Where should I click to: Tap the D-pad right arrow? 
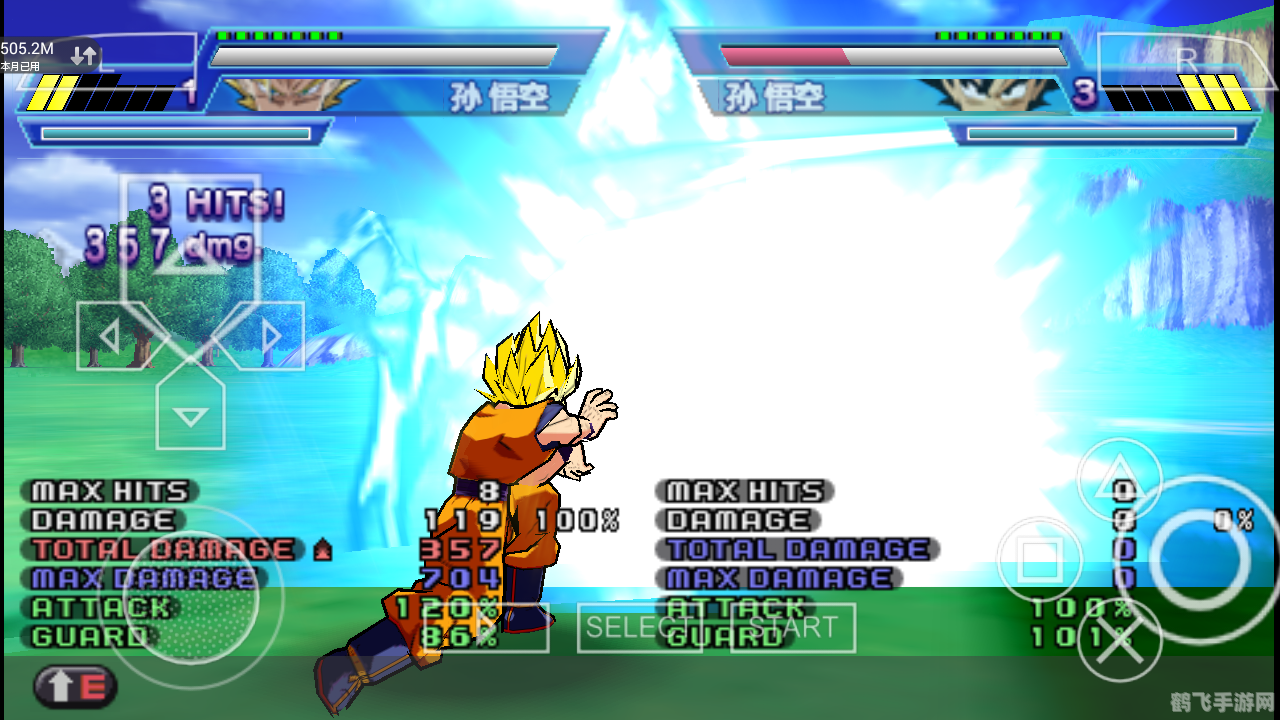click(x=270, y=336)
